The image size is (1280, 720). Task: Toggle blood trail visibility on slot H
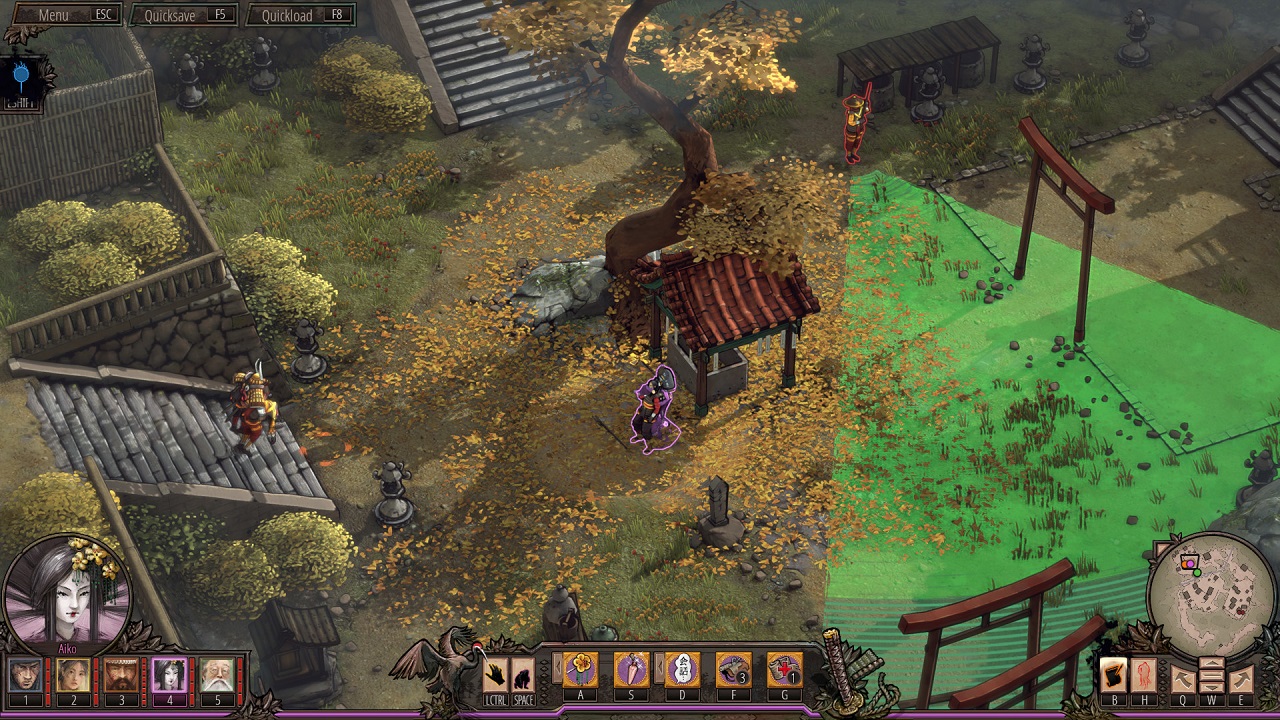tap(1144, 675)
